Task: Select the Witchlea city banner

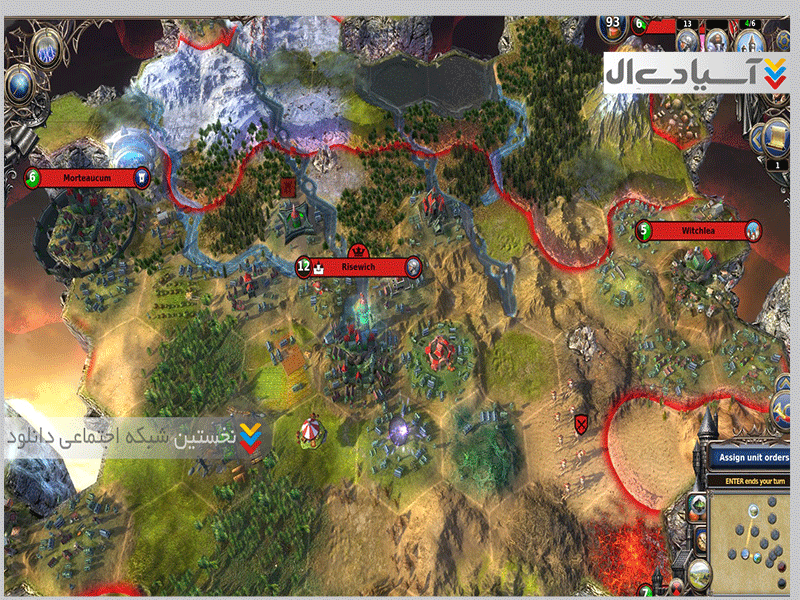Action: click(x=700, y=231)
